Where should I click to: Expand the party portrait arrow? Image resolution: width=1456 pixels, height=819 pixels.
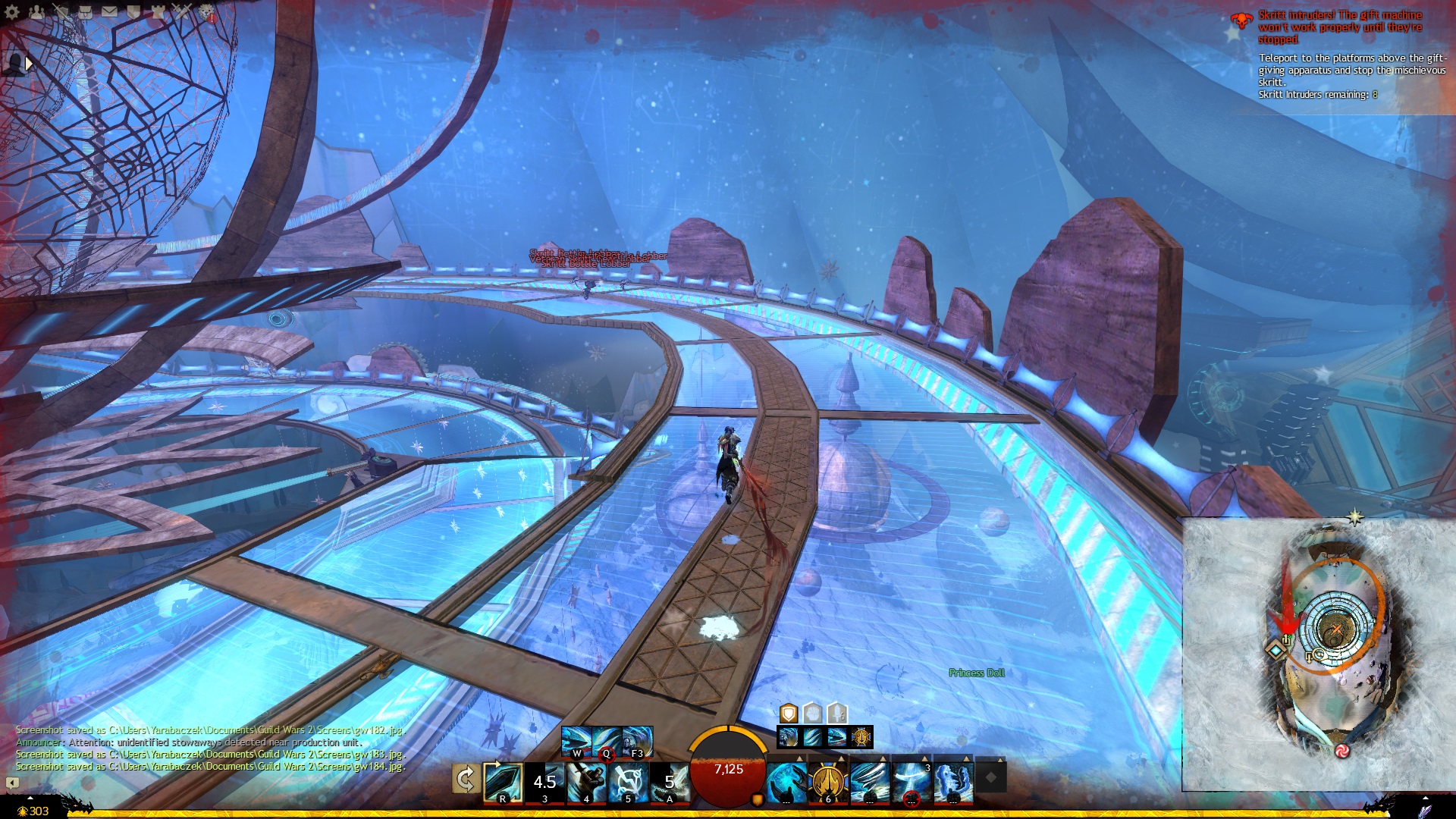tap(29, 64)
